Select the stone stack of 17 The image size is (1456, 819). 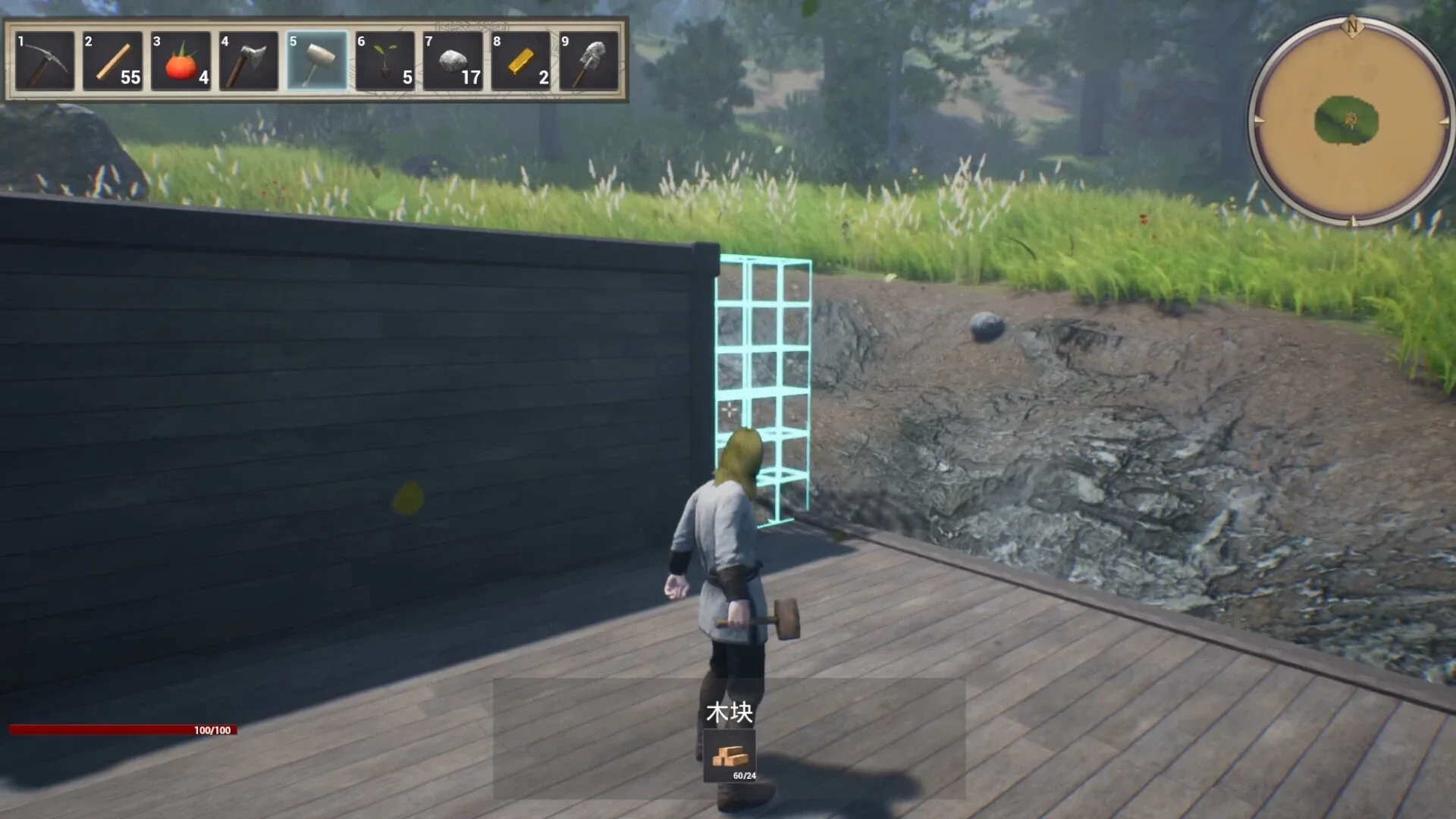click(452, 61)
